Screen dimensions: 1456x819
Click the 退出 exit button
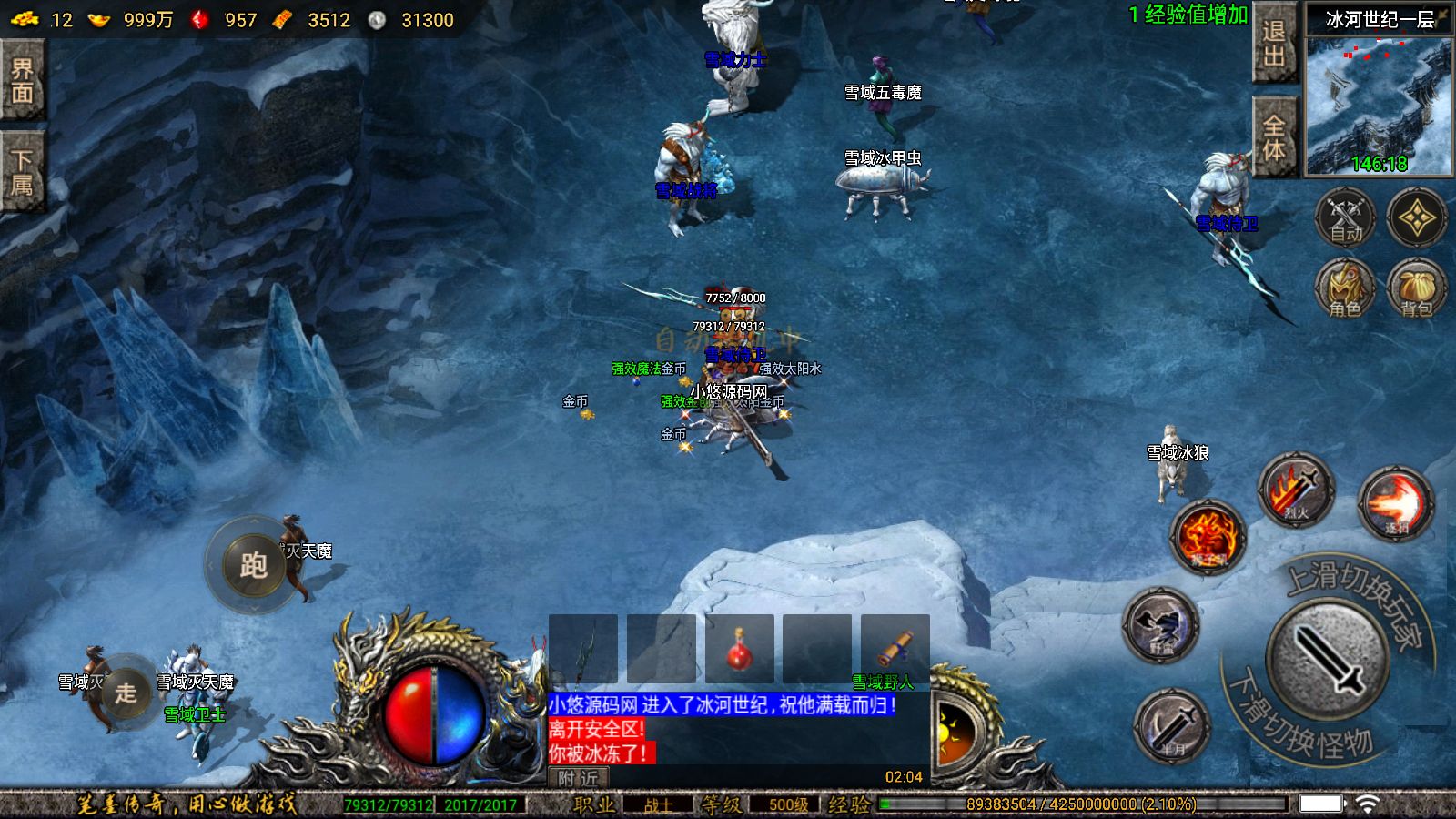coord(1274,43)
